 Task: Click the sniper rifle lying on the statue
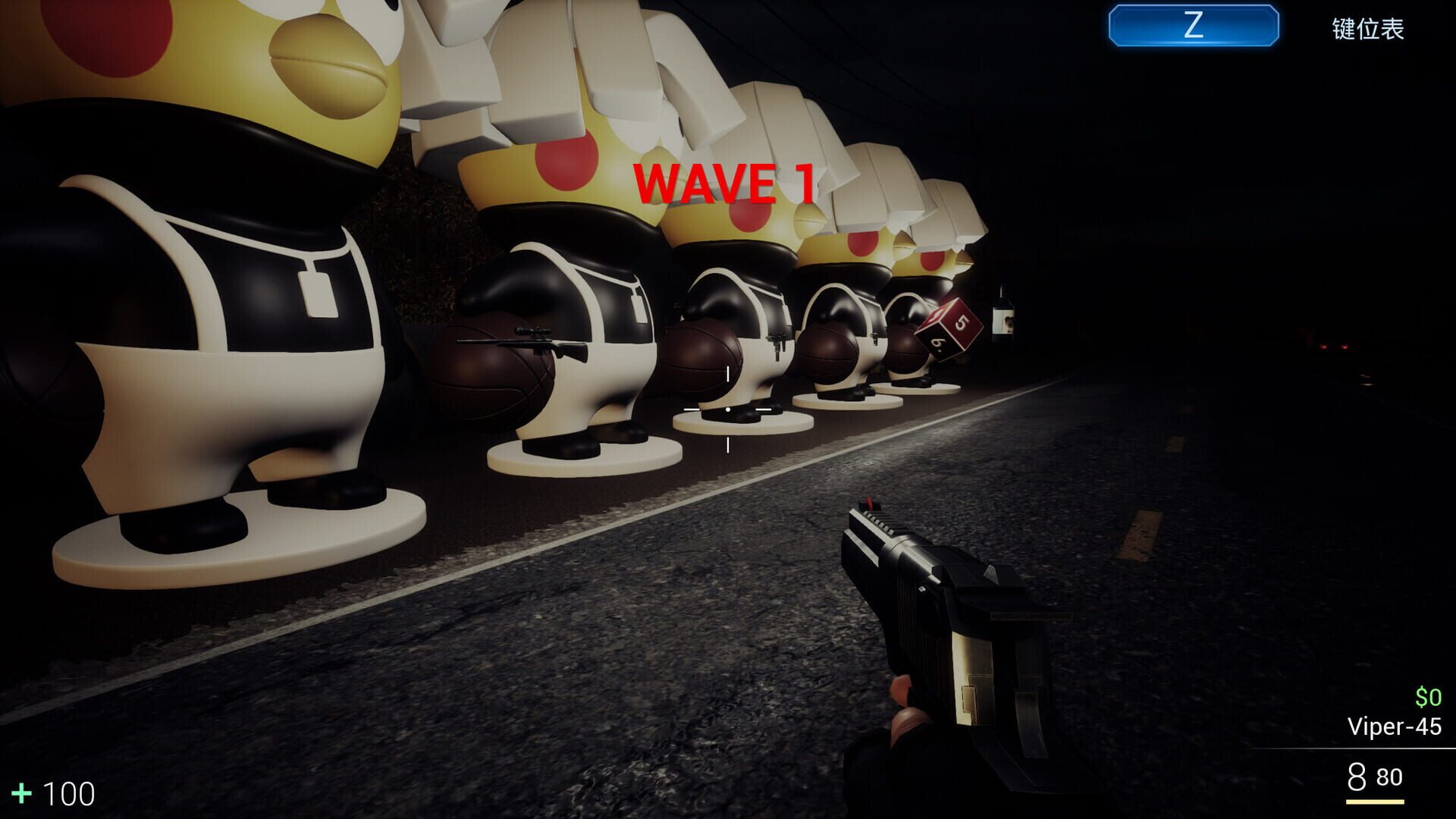(x=523, y=347)
